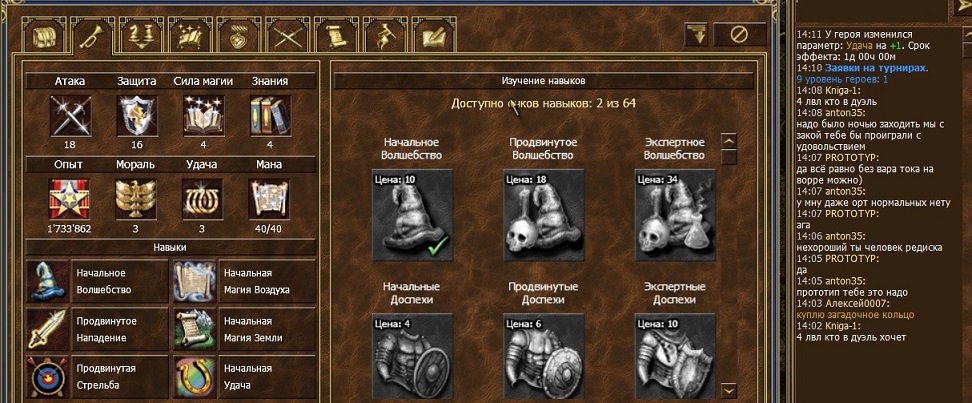Select the Basic Wizardry skill (Цена: 10)
The height and width of the screenshot is (403, 972).
(x=412, y=213)
